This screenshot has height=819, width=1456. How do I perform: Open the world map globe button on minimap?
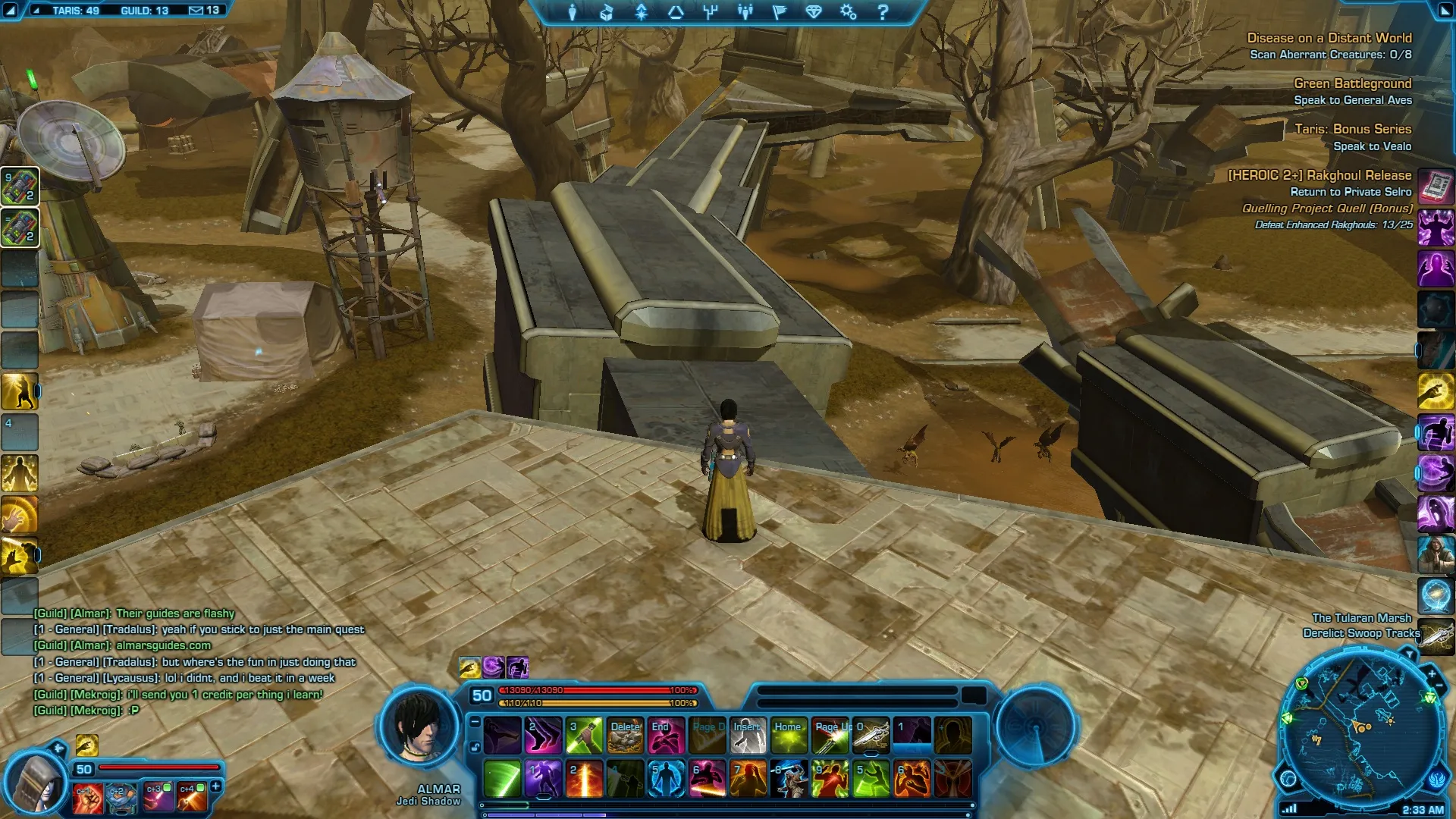tap(1288, 778)
